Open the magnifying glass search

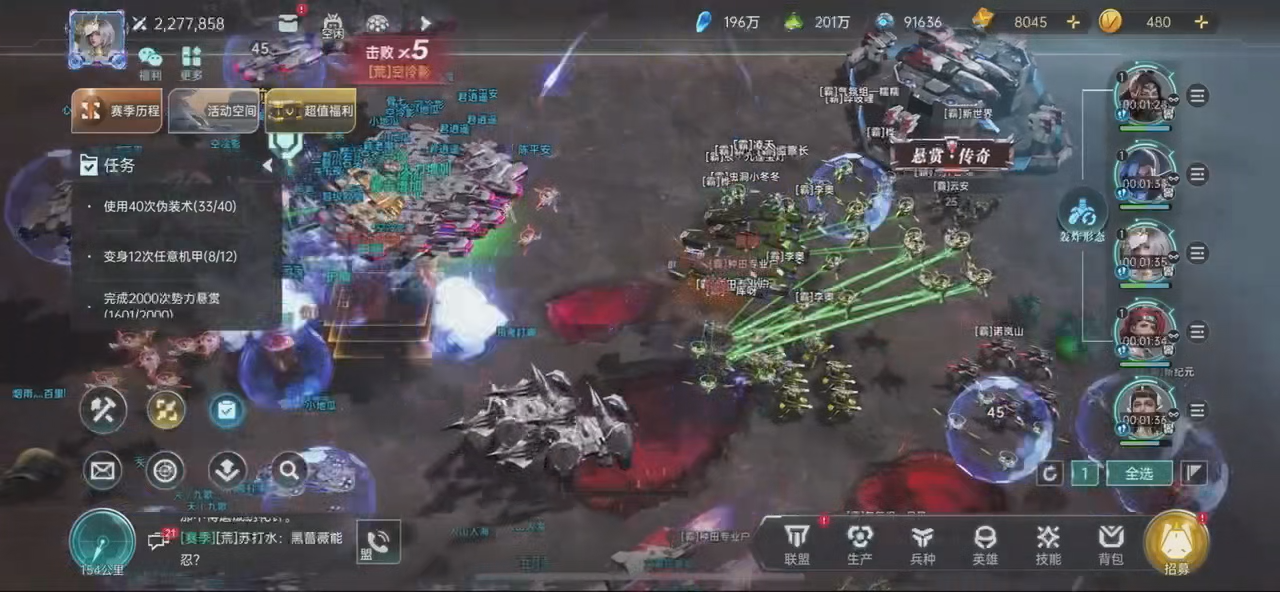click(289, 469)
